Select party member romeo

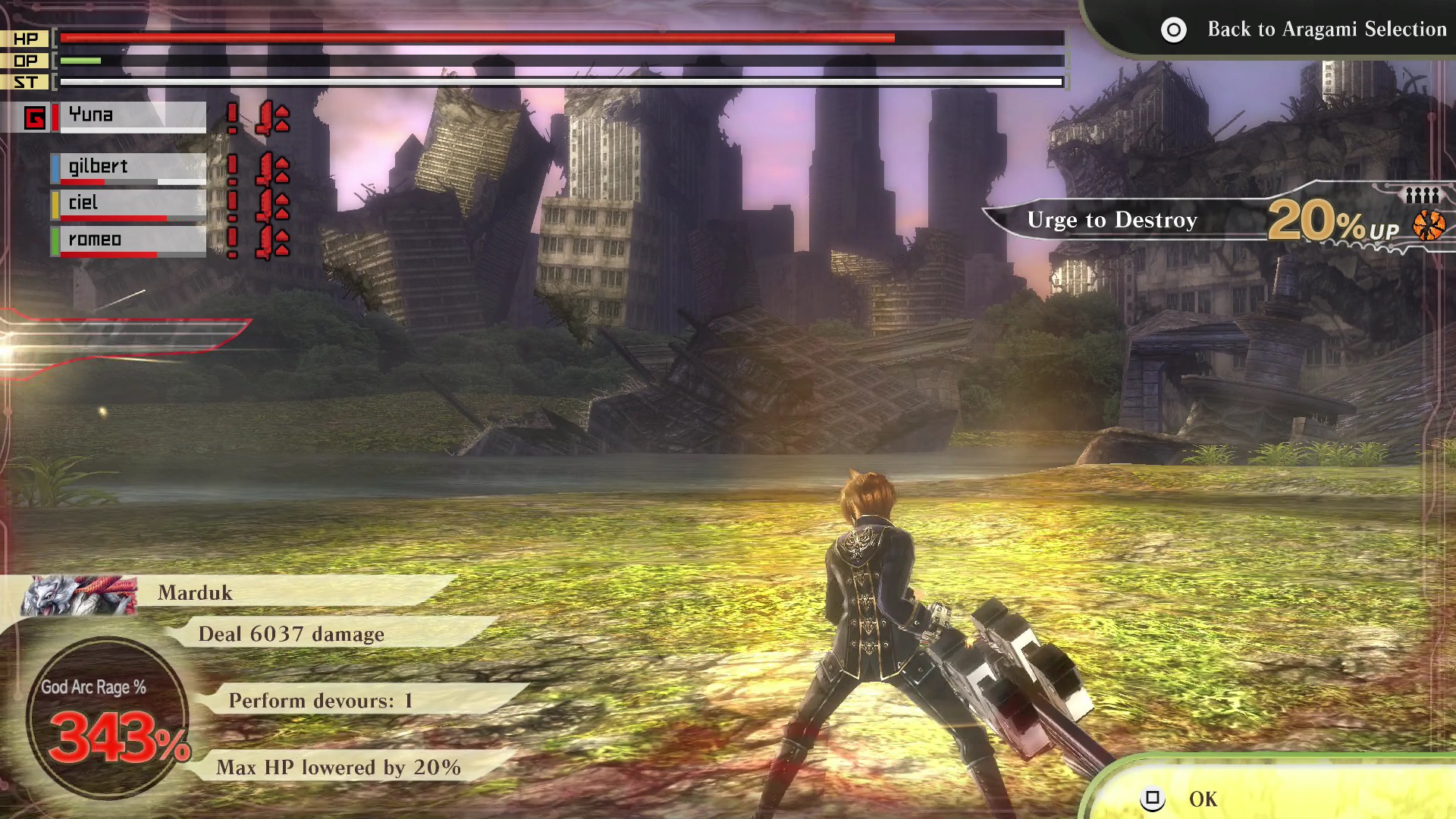point(130,240)
